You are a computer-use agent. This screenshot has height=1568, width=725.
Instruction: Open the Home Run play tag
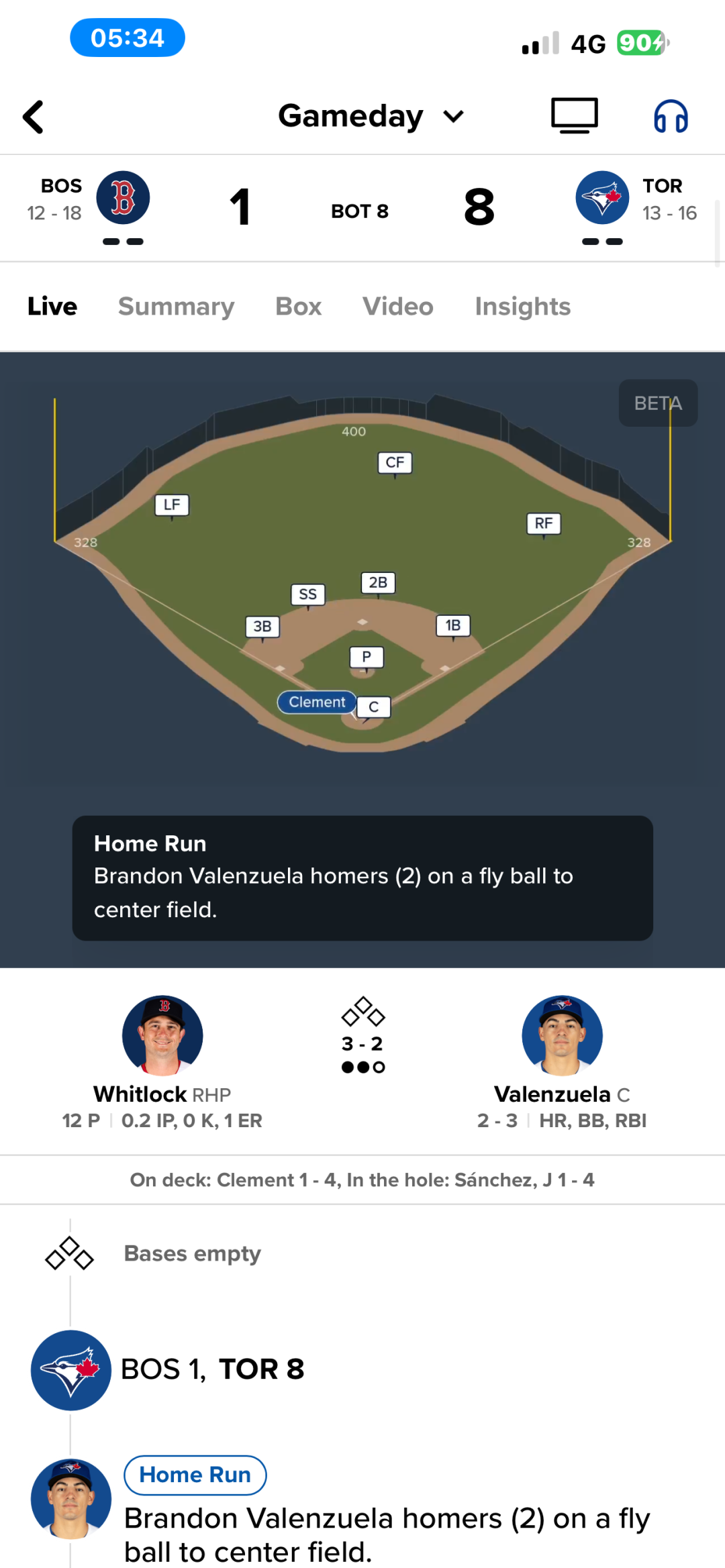click(195, 1475)
